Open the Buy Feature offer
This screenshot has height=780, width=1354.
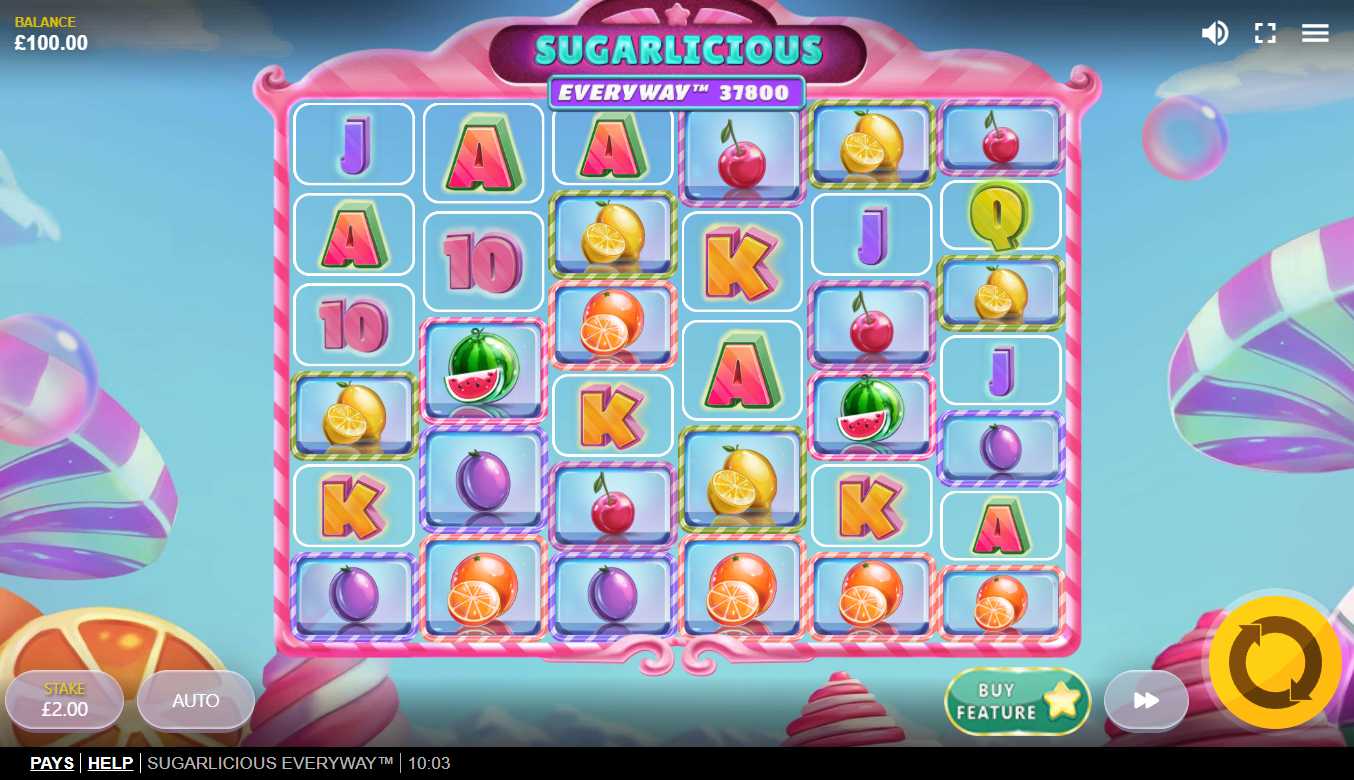[1017, 701]
